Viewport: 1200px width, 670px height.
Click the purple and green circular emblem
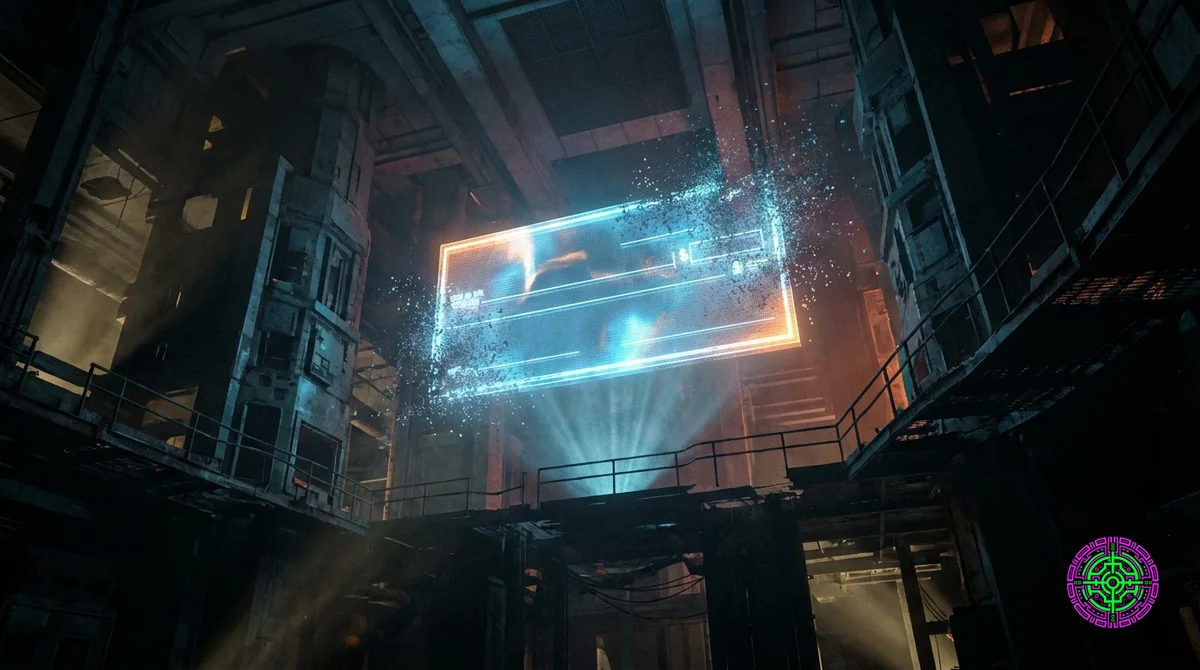pyautogui.click(x=1112, y=581)
